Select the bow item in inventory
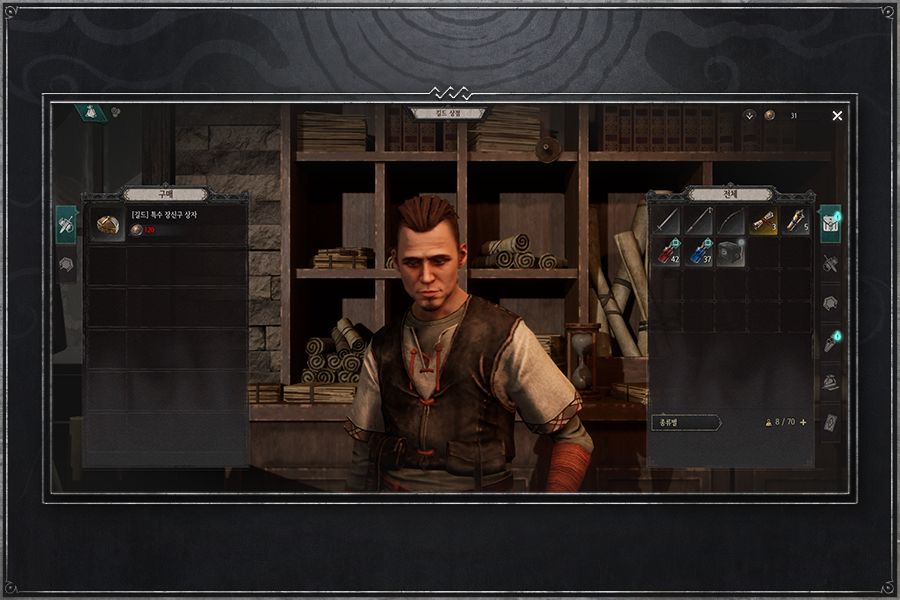This screenshot has width=900, height=600. [731, 221]
